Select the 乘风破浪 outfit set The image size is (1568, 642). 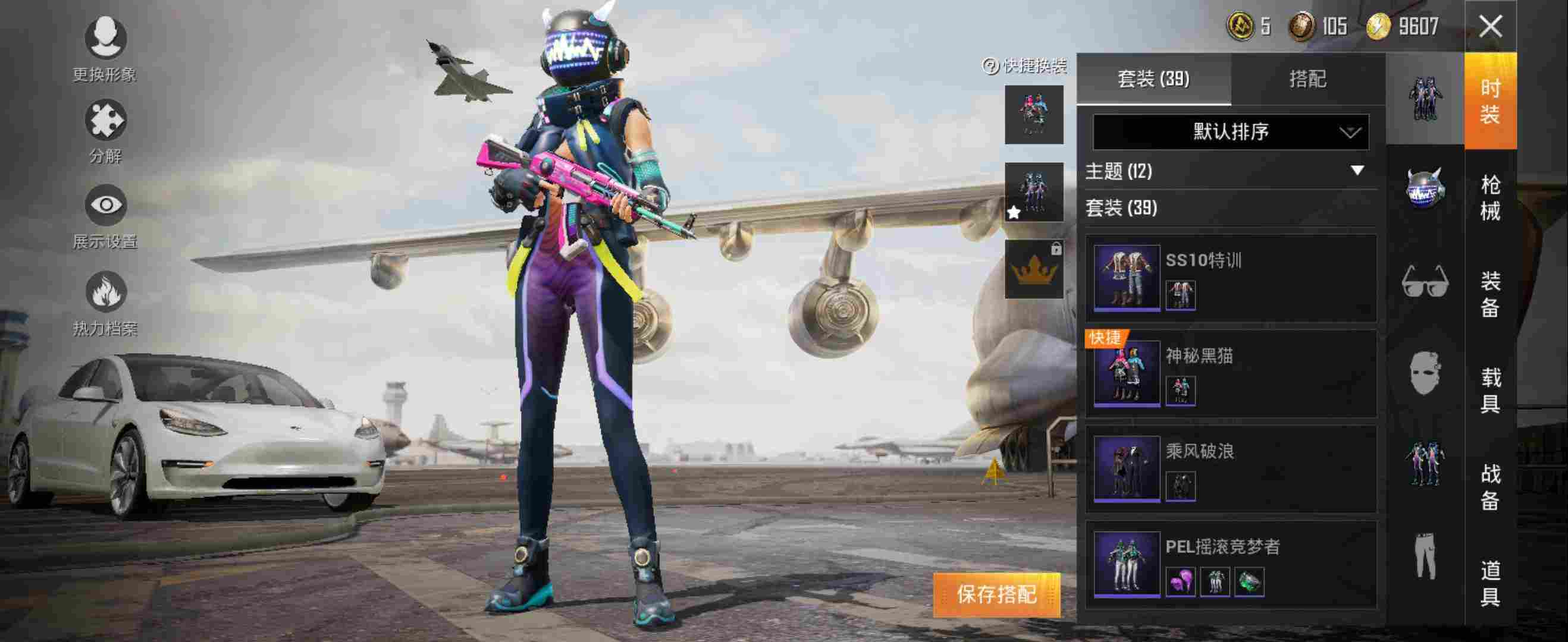[1231, 469]
